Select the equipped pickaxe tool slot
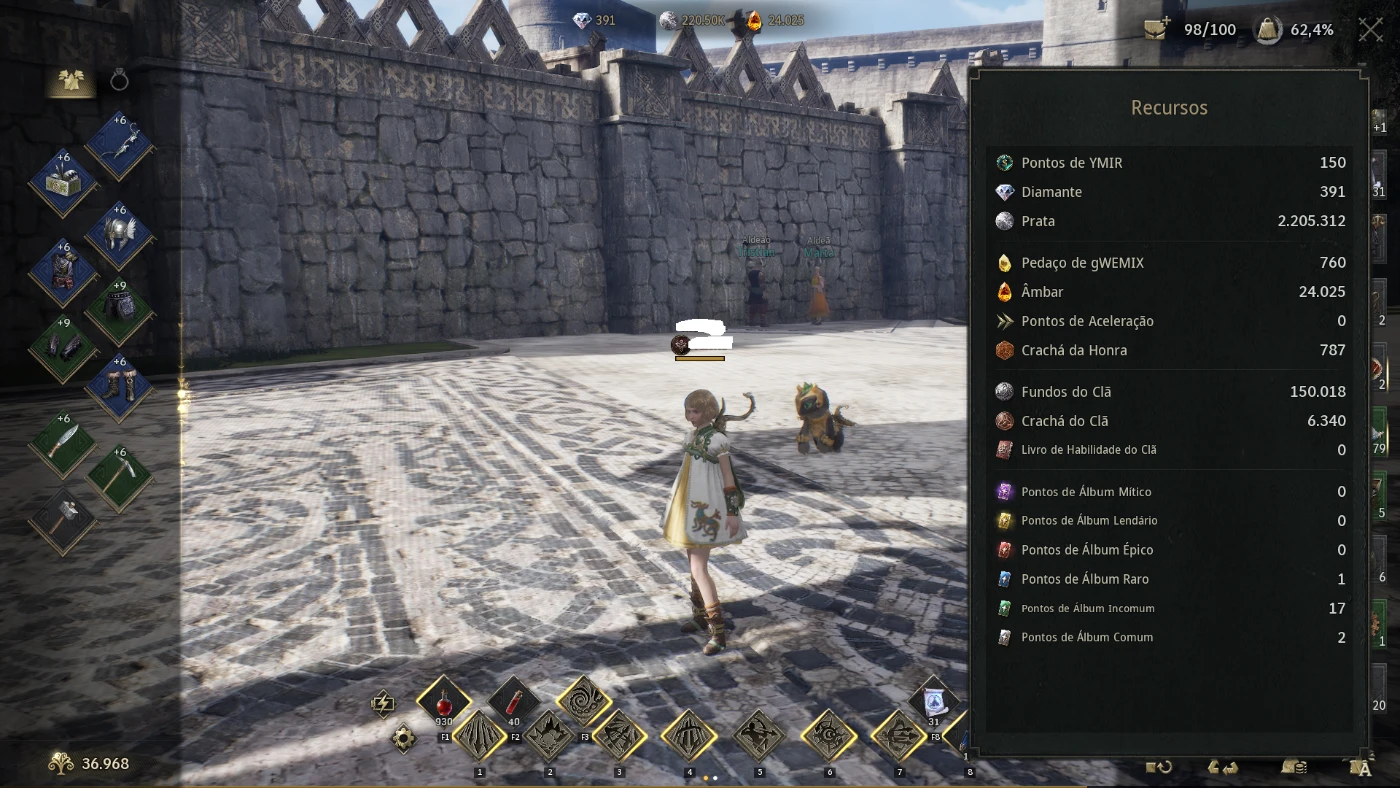The width and height of the screenshot is (1400, 788). 119,478
